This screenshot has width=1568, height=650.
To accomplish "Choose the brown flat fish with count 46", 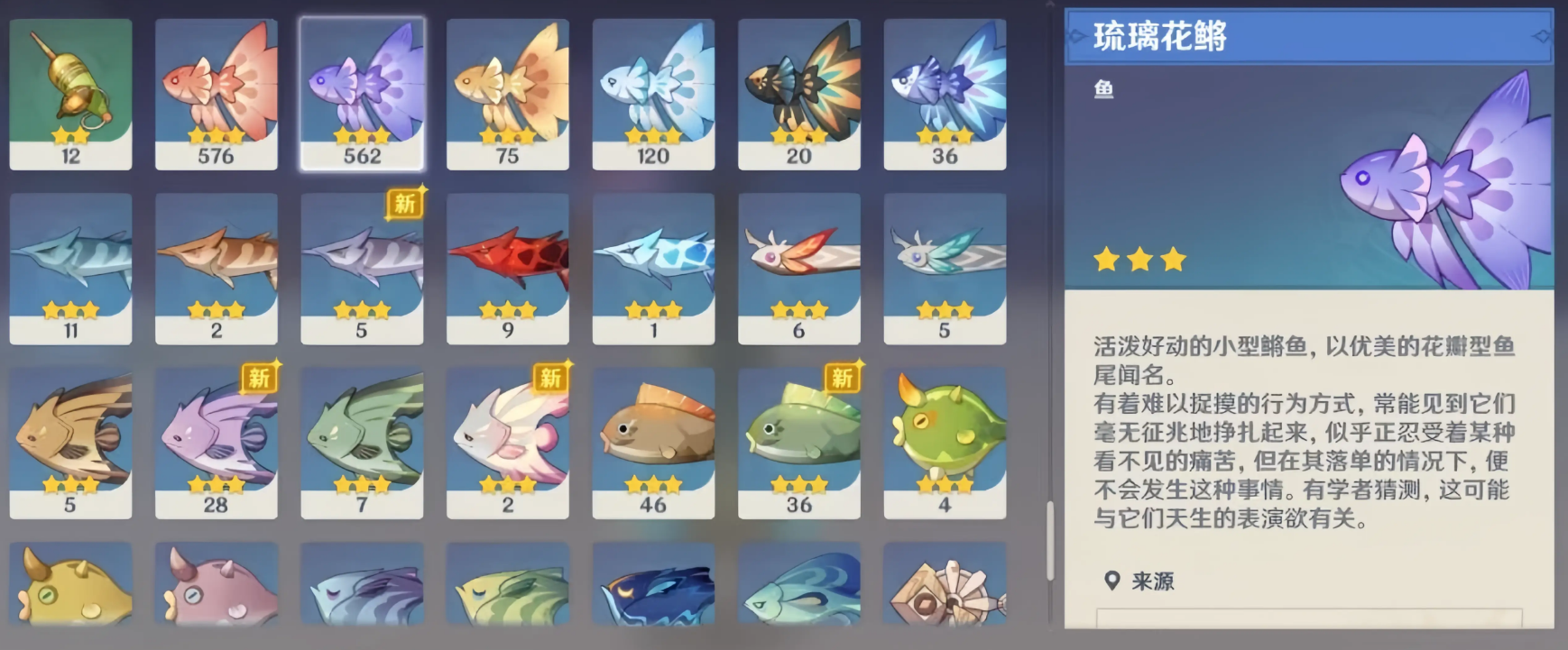I will 653,443.
